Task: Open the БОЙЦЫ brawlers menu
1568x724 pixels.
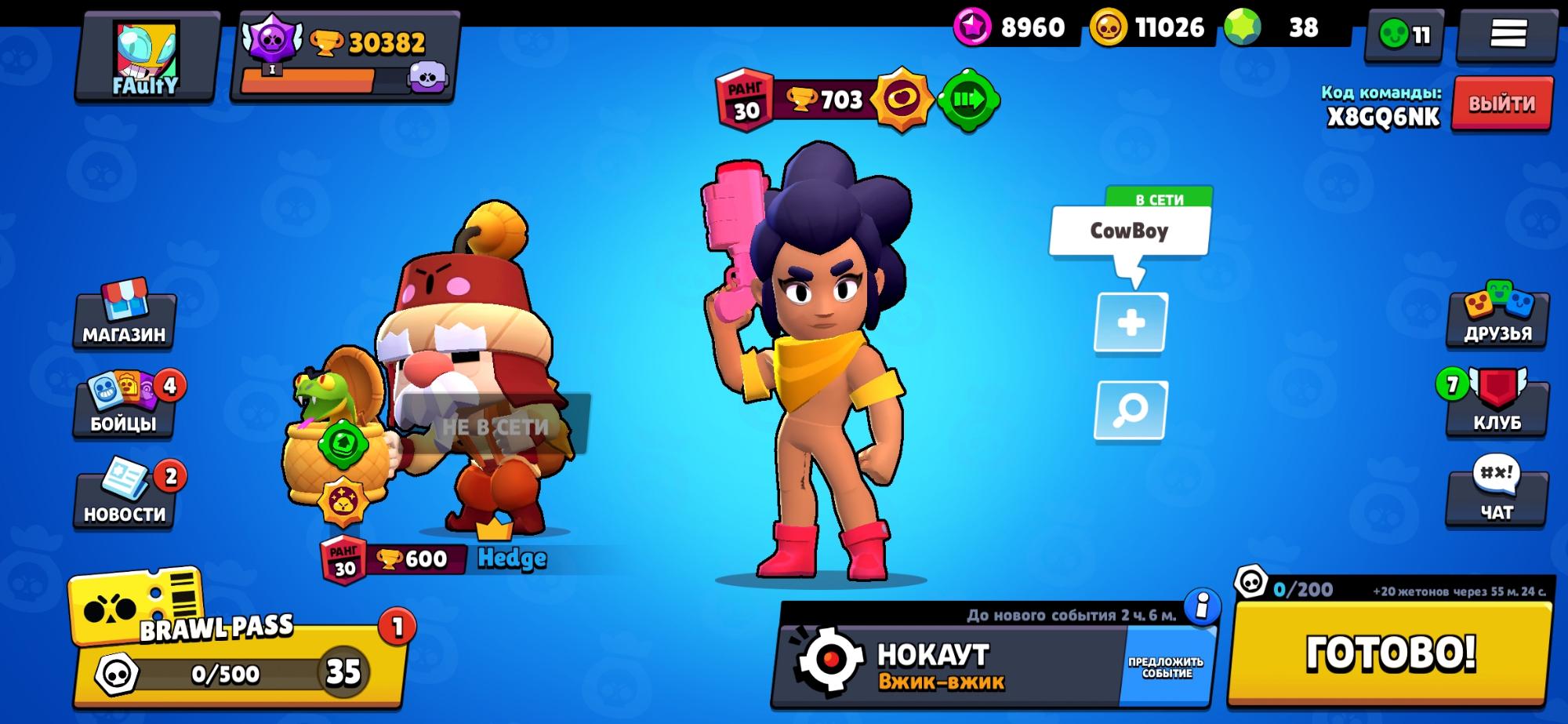Action: pos(124,404)
